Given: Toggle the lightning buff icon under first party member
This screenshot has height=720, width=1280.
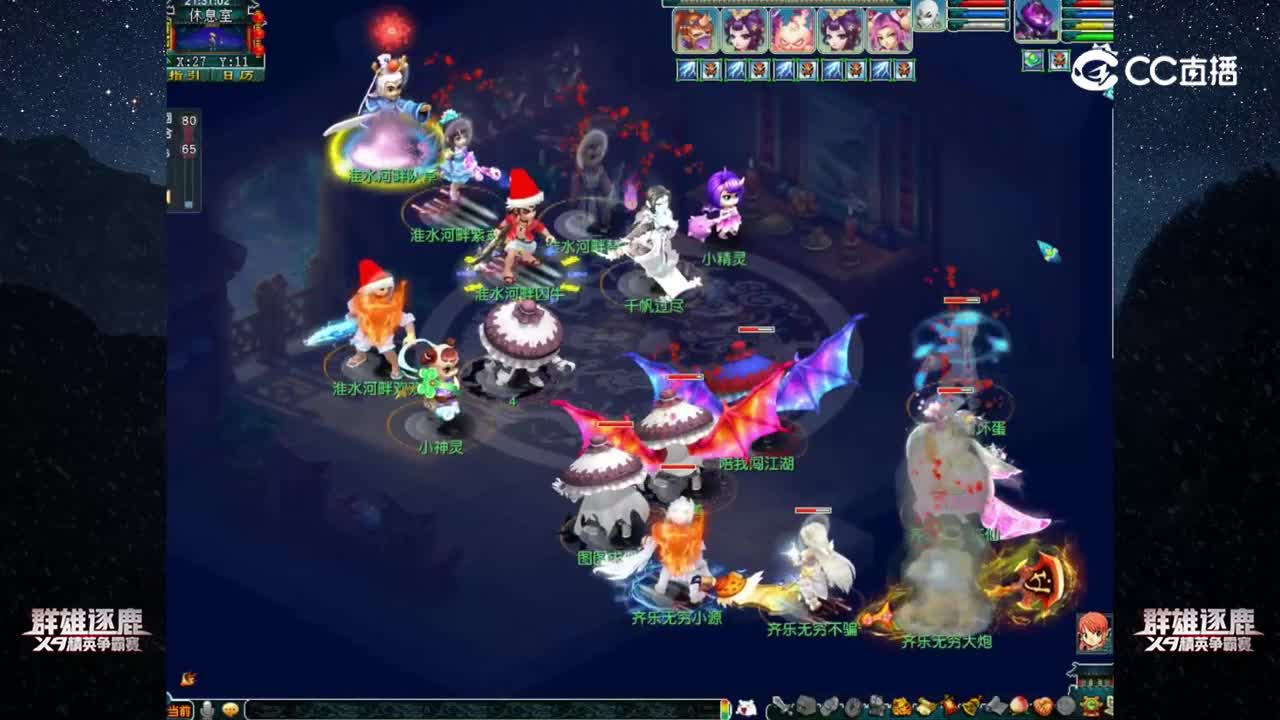Looking at the screenshot, I should pyautogui.click(x=686, y=70).
